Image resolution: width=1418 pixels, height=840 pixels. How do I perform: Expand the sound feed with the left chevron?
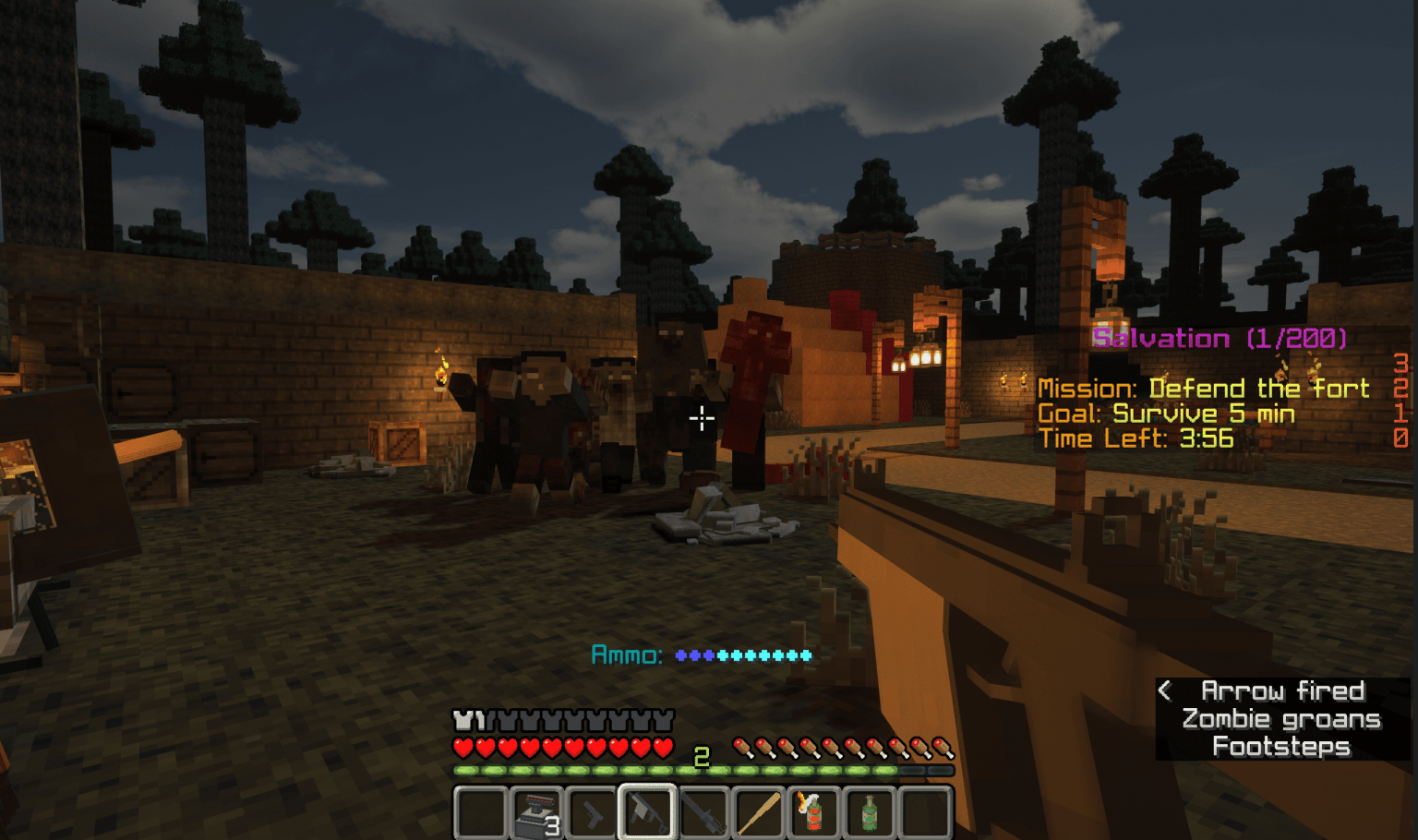1166,689
